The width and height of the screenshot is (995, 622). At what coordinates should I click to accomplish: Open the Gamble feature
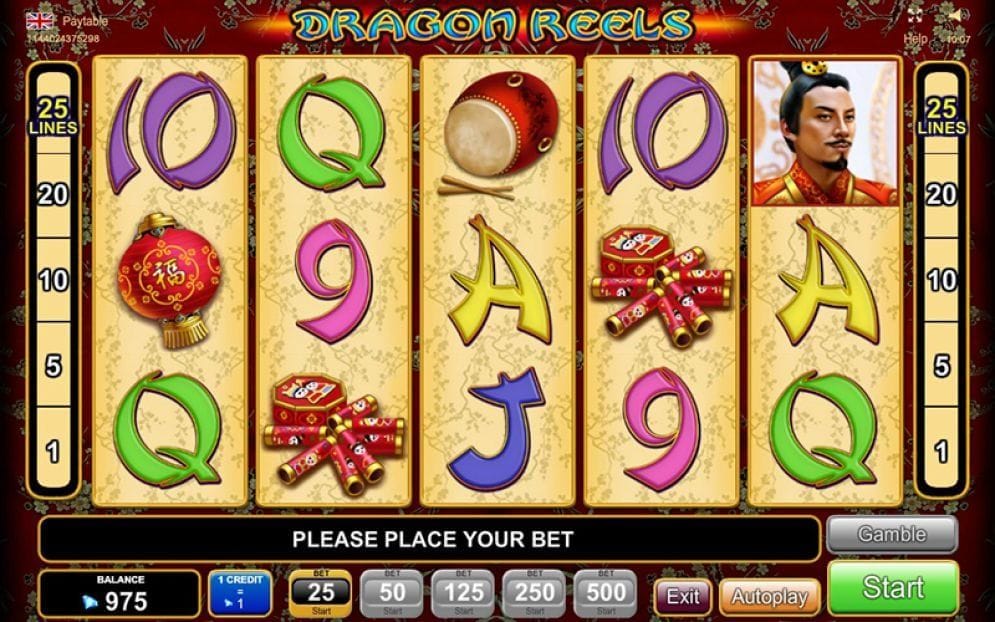[x=892, y=535]
